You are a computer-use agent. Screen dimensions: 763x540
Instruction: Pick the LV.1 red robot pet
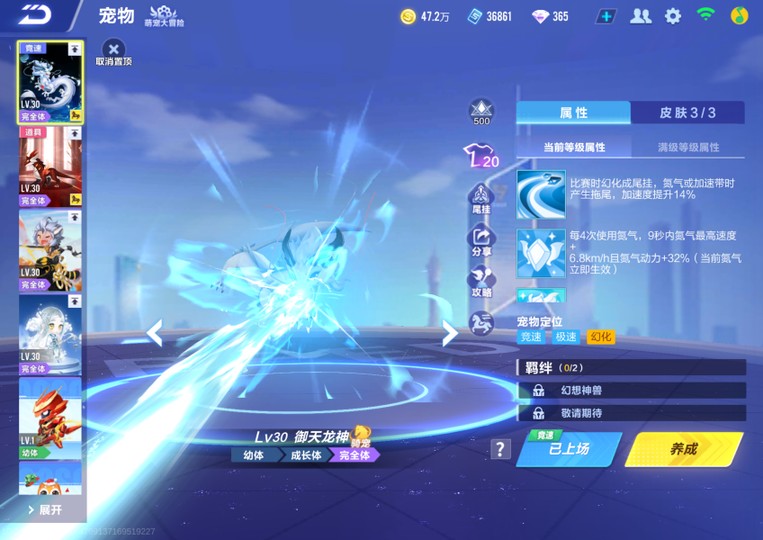coord(50,417)
